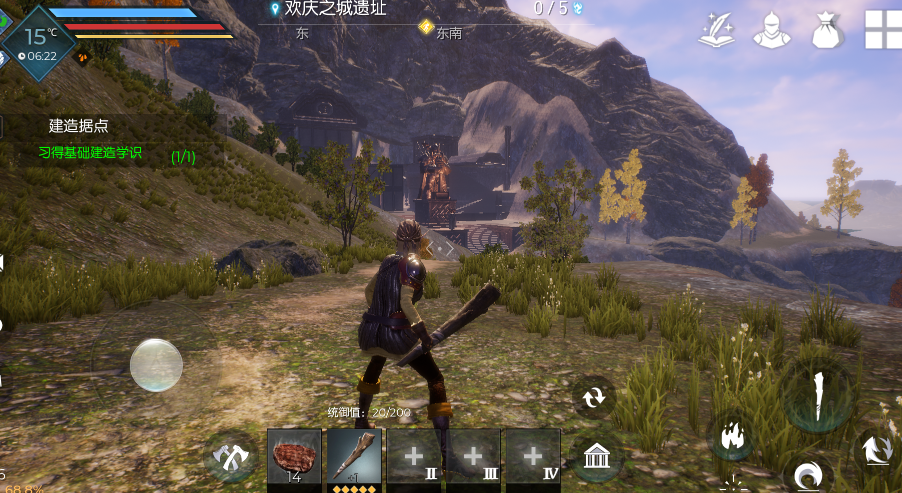
Task: Click the empty hotbar slot IV
Action: [x=532, y=459]
